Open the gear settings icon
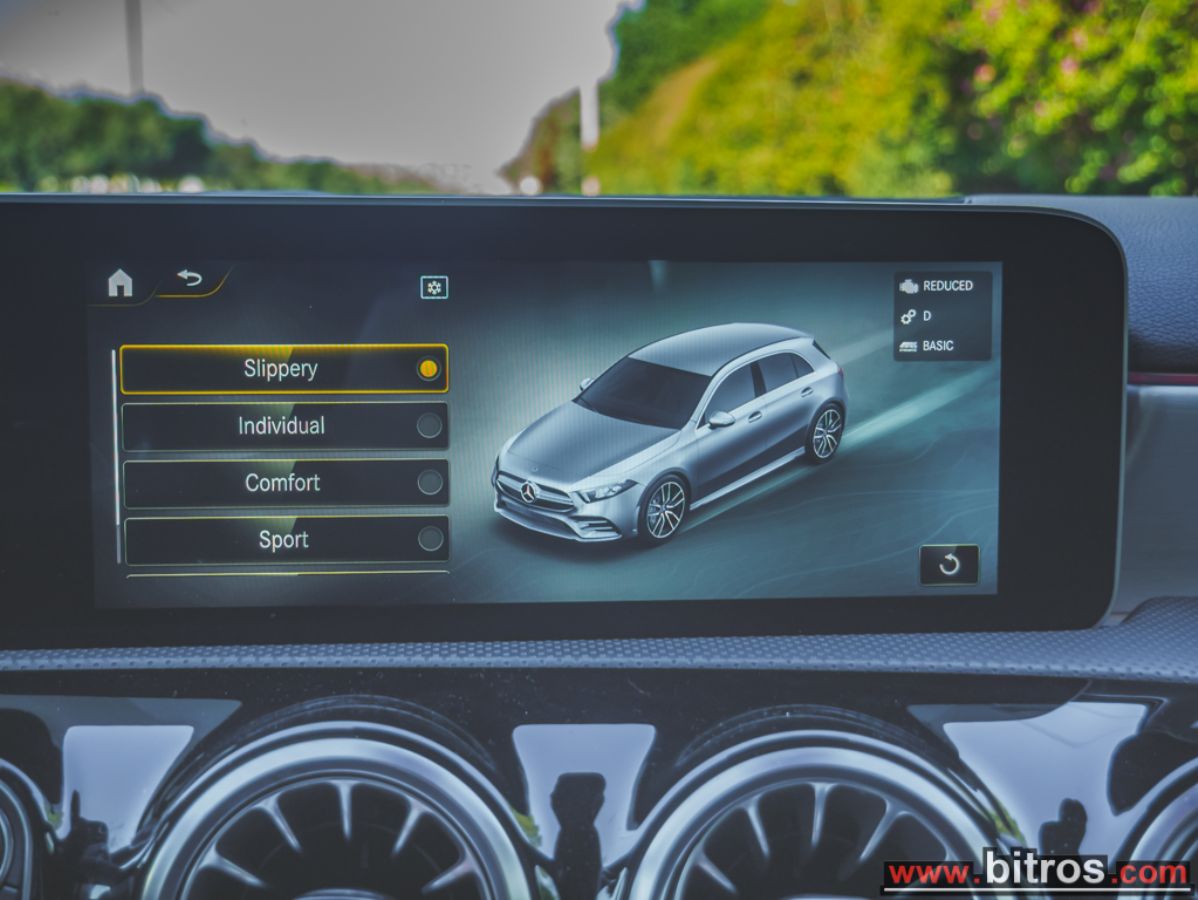Viewport: 1198px width, 900px height. point(434,288)
